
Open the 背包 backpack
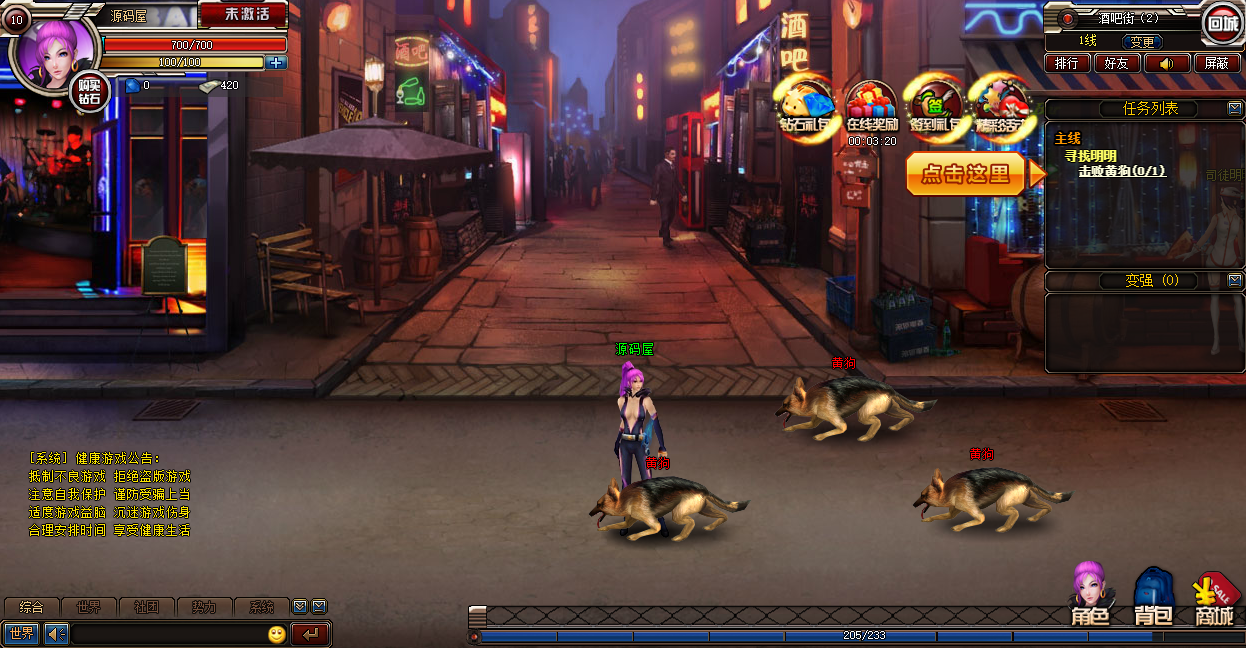[1152, 597]
